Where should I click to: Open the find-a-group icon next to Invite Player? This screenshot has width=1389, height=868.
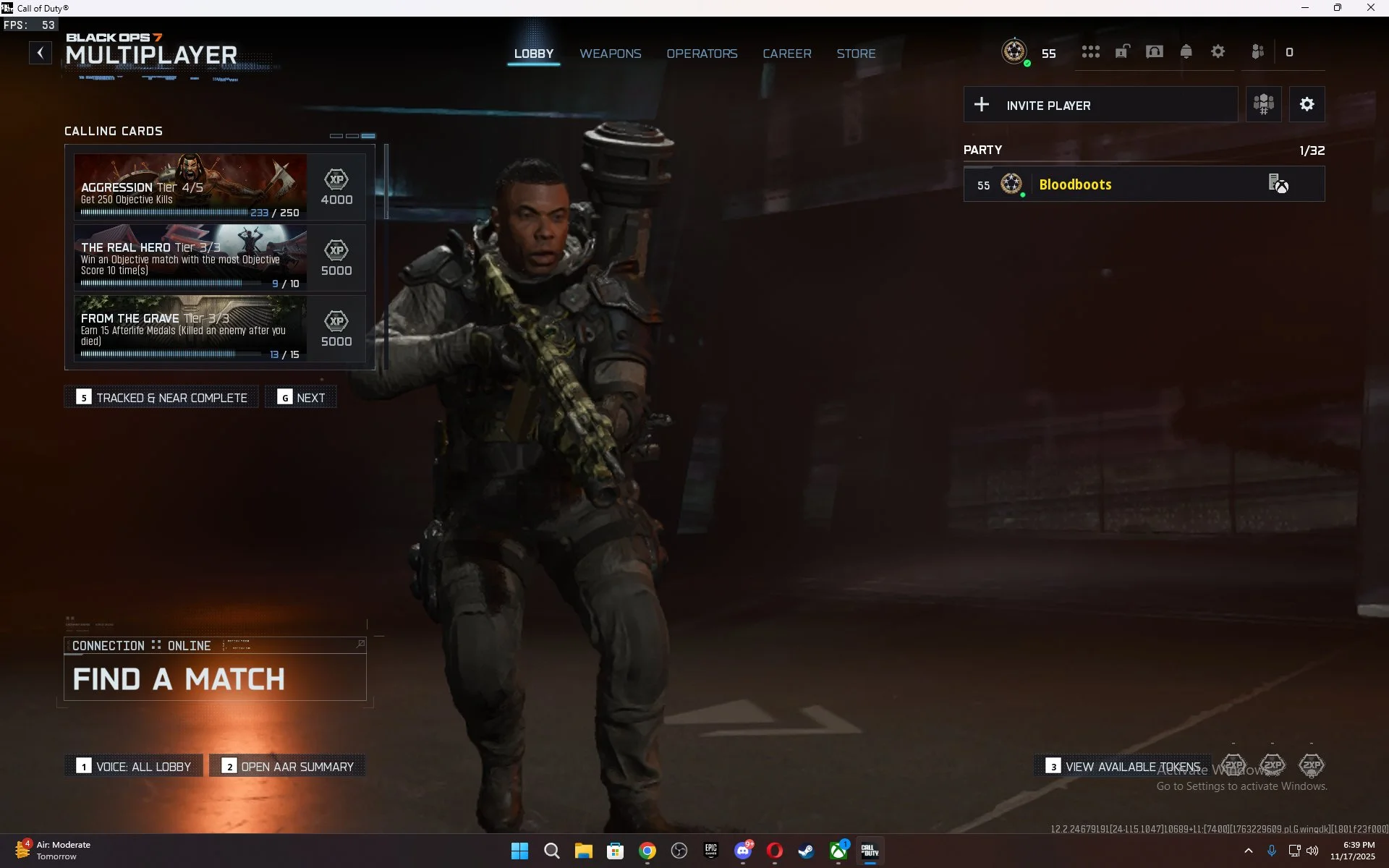pyautogui.click(x=1263, y=104)
